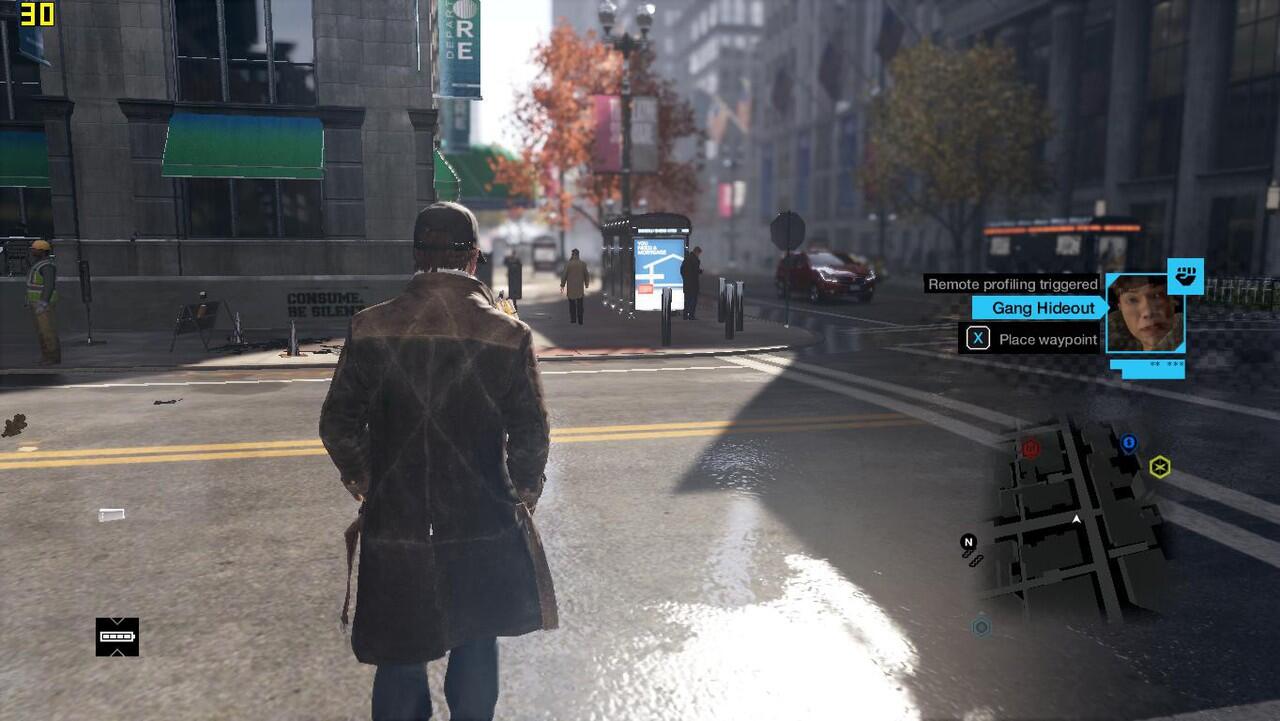The width and height of the screenshot is (1280, 721).
Task: Click the fist icon above the portrait
Action: [1185, 276]
